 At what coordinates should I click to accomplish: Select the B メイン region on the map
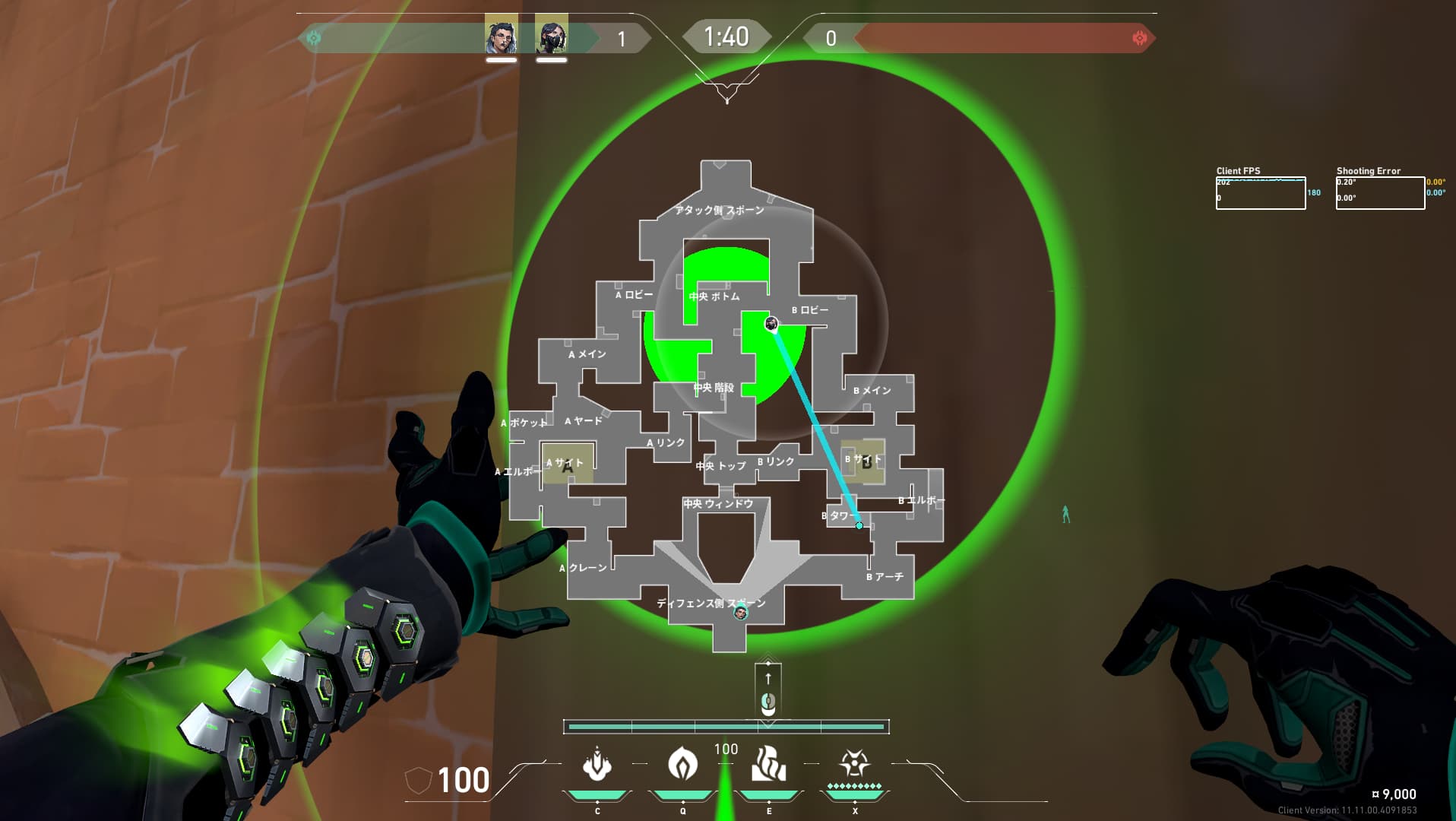[872, 391]
